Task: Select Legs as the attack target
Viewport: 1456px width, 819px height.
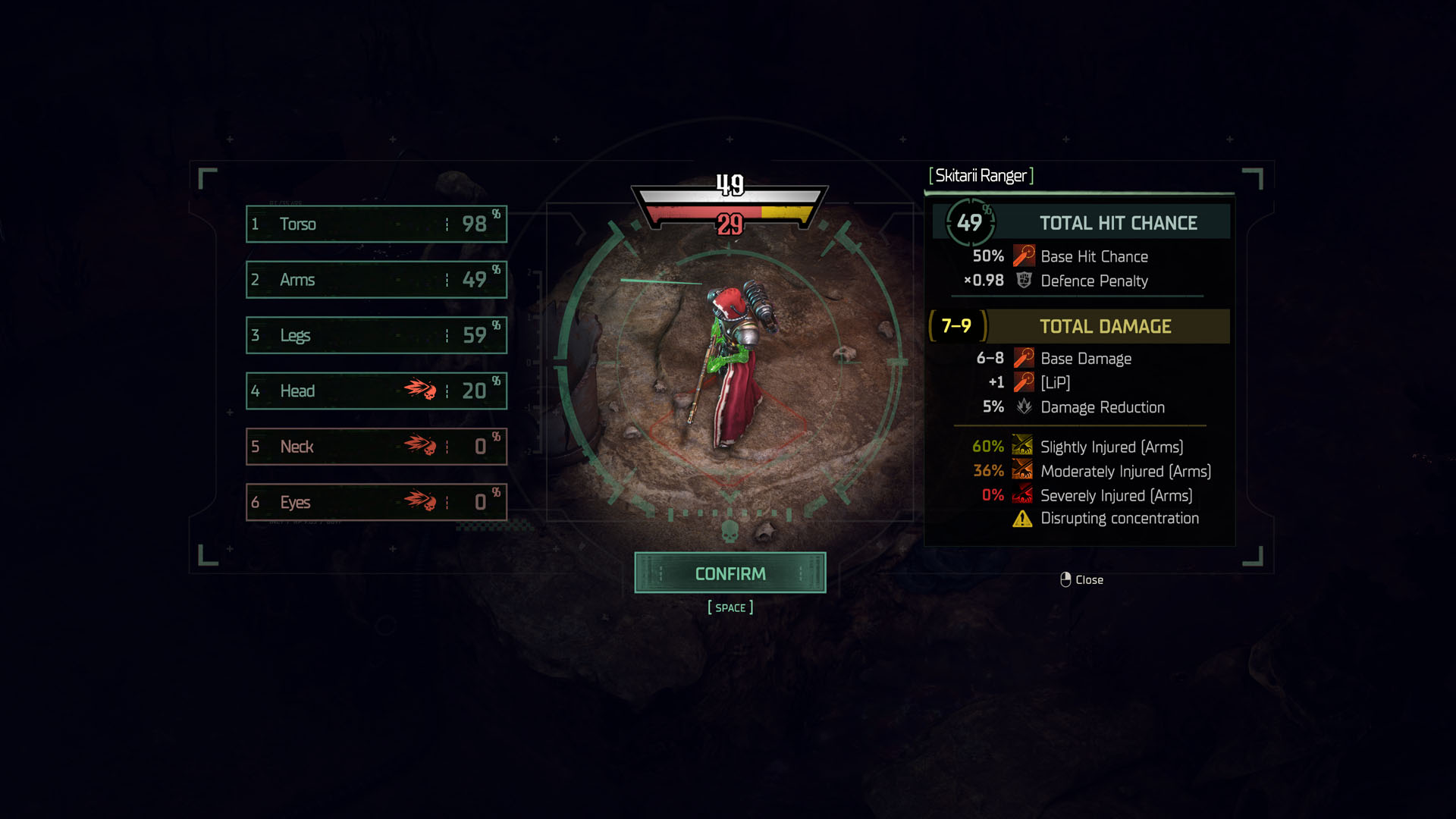Action: (375, 335)
